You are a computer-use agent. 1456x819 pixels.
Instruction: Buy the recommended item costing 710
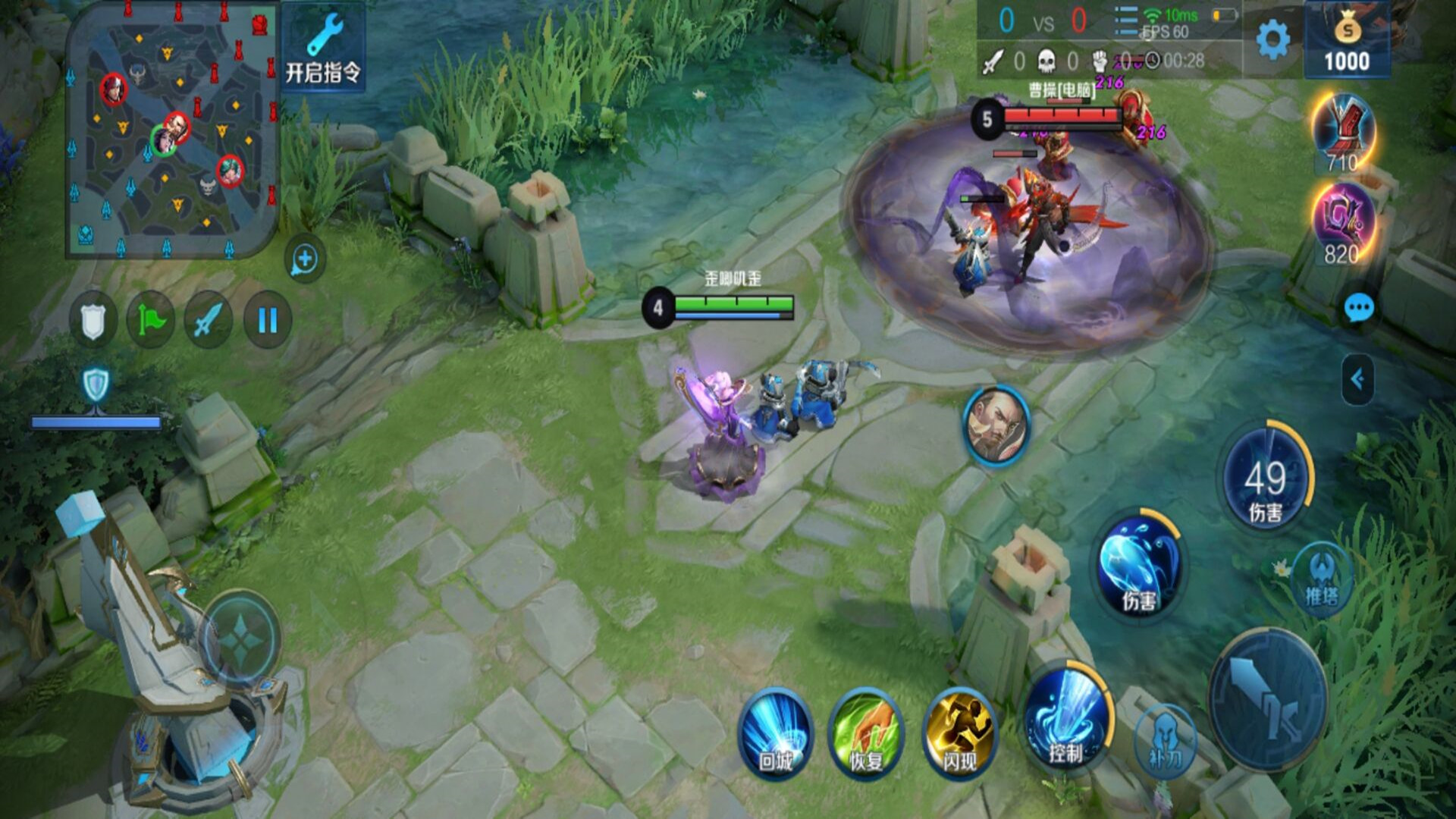click(x=1343, y=133)
